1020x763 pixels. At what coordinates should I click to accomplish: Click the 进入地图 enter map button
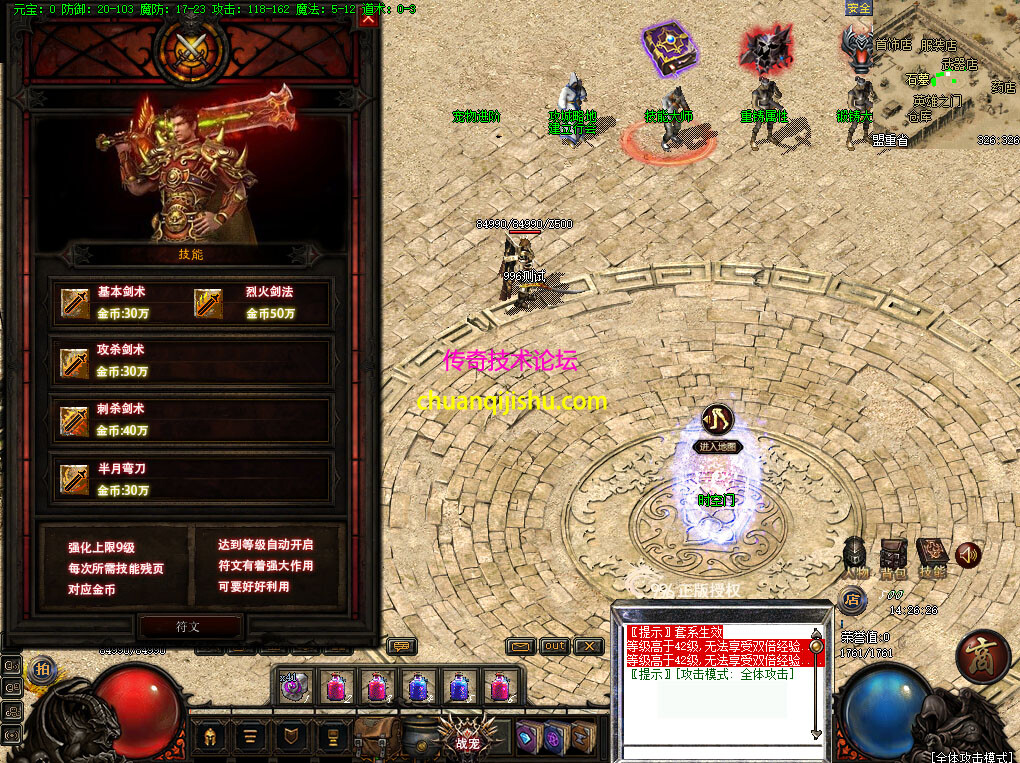point(718,447)
